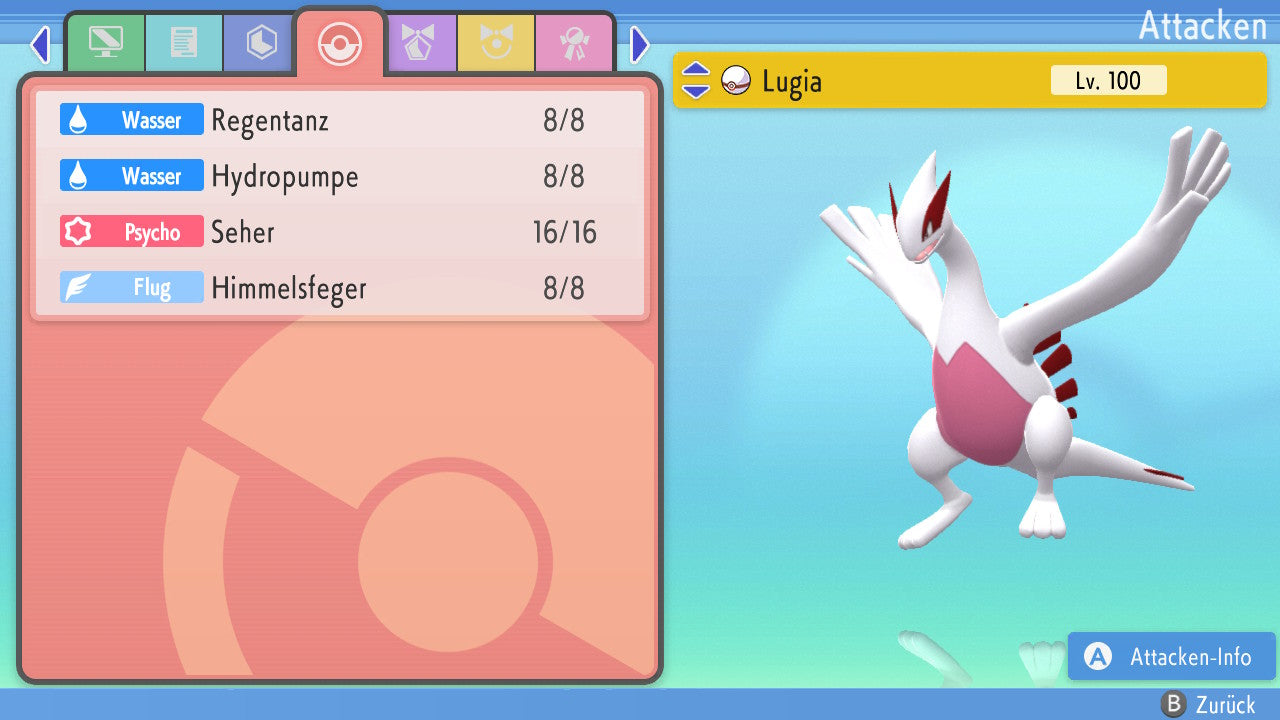Image resolution: width=1280 pixels, height=720 pixels.
Task: Pick the Himmelsfeger flying move
Action: pyautogui.click(x=340, y=289)
